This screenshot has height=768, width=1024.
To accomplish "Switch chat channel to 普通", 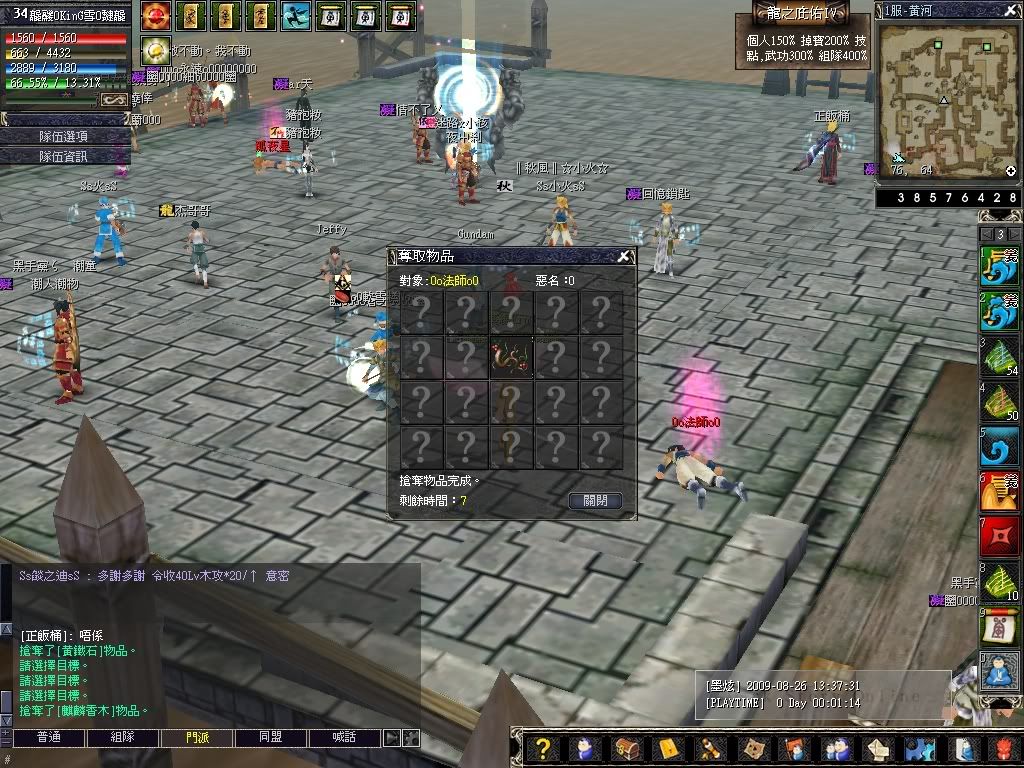I will click(48, 737).
